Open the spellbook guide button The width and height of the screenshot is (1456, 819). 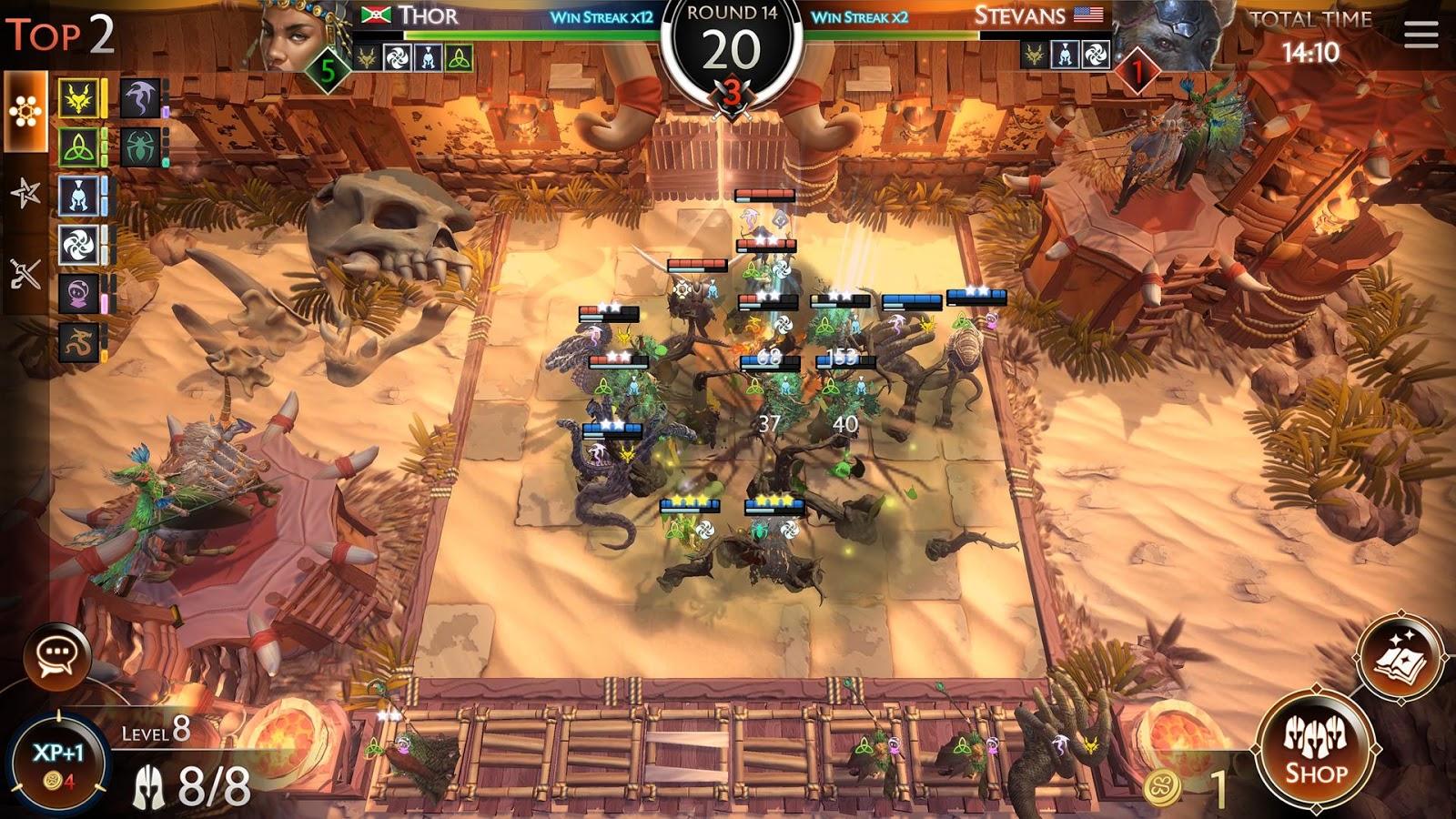click(1399, 657)
